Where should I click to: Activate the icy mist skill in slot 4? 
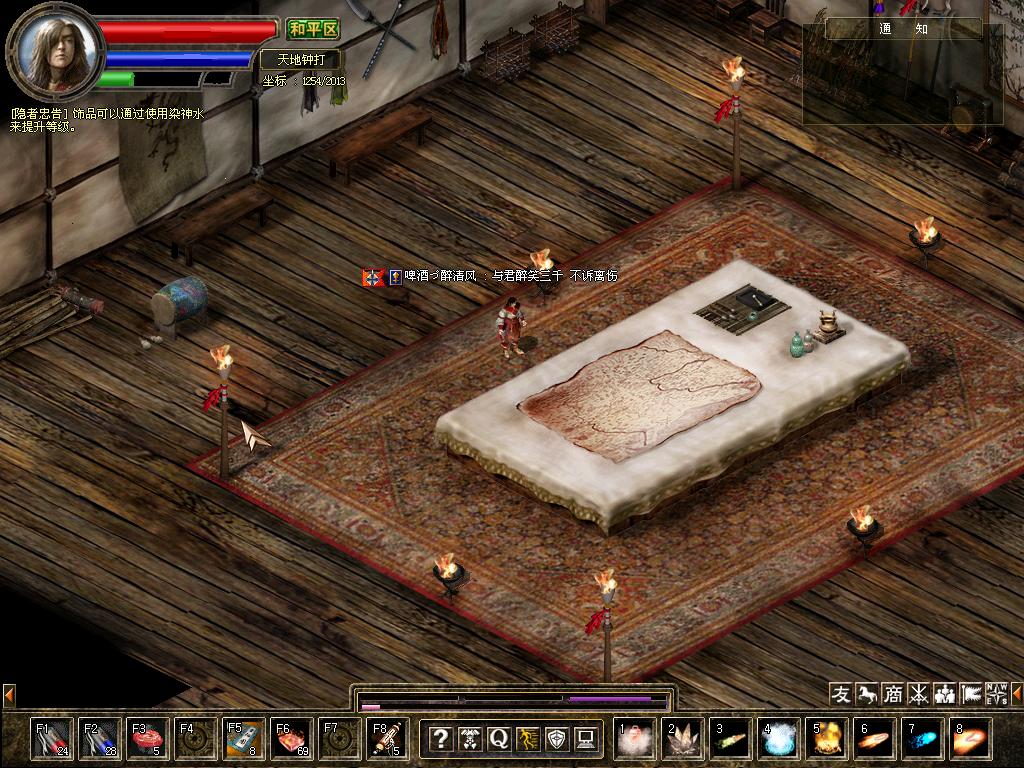[778, 738]
